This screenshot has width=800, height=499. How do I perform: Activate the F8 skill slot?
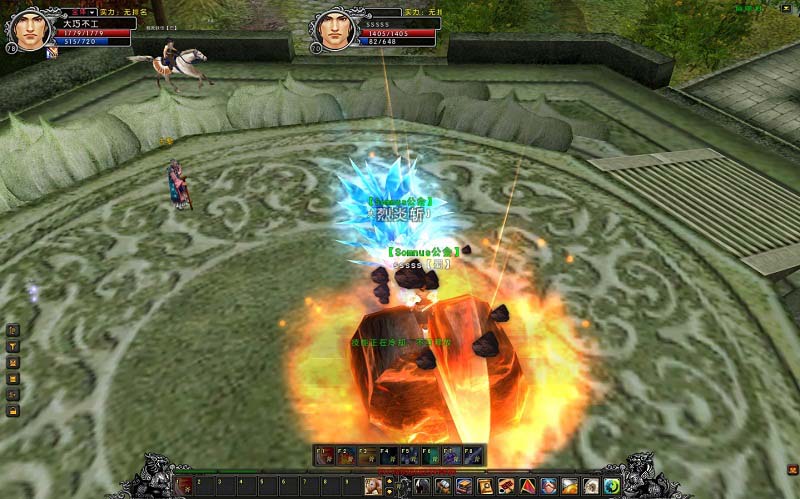[x=473, y=455]
